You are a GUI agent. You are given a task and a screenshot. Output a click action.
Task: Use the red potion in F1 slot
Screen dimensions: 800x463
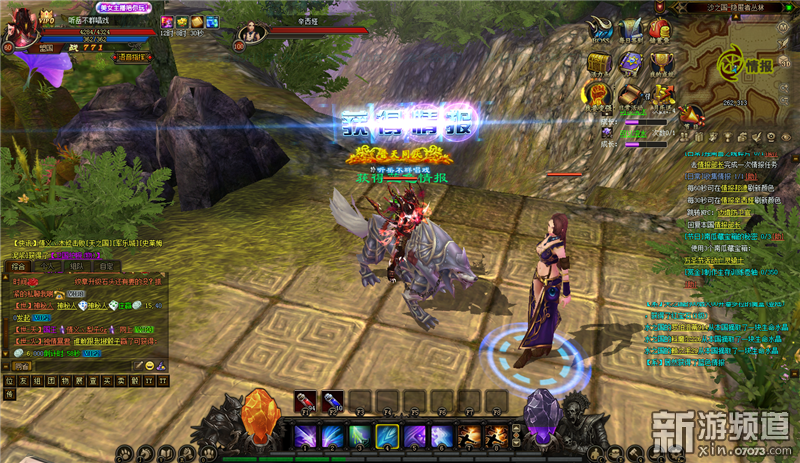(x=306, y=402)
